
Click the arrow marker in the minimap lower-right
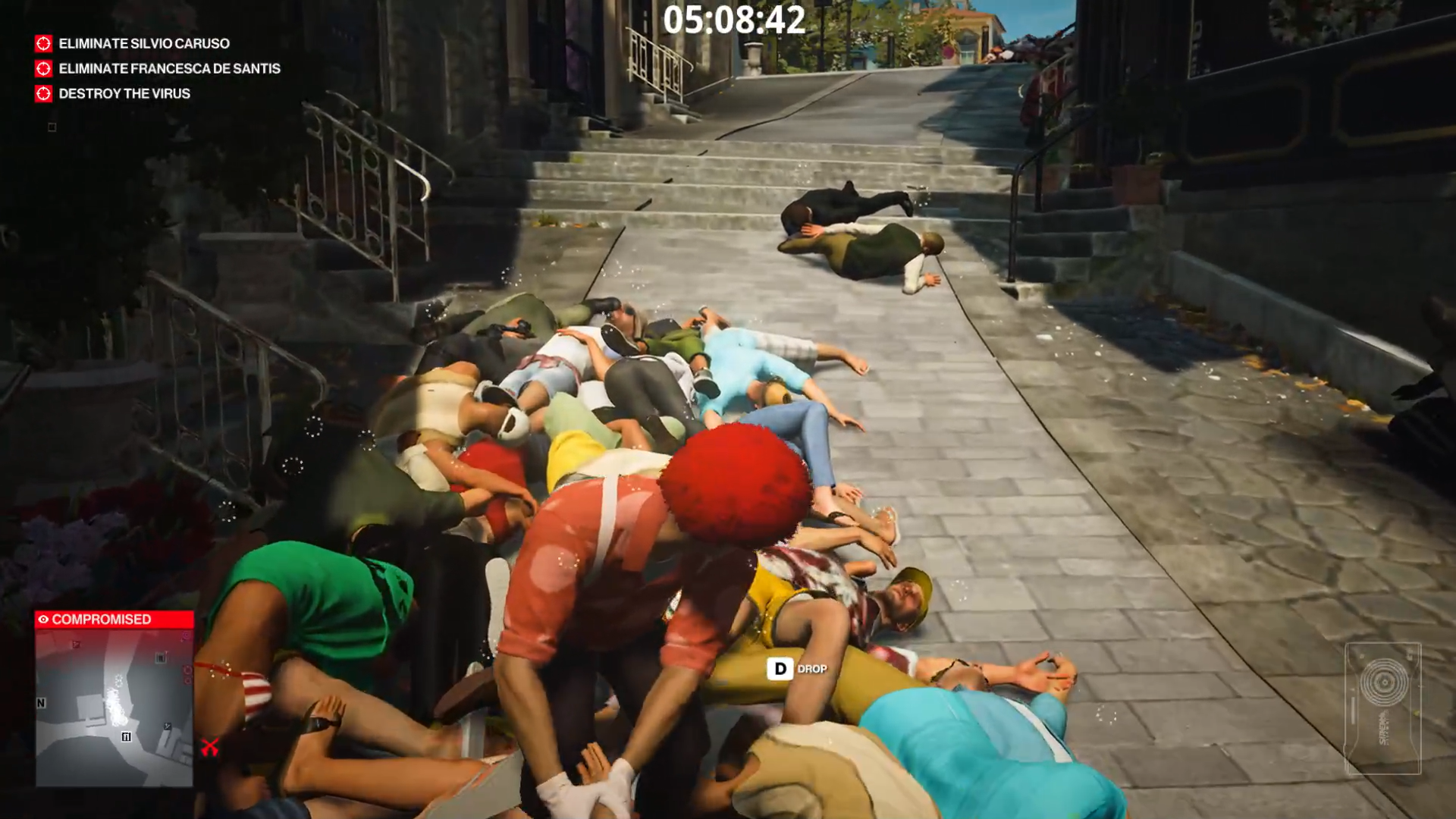(167, 726)
